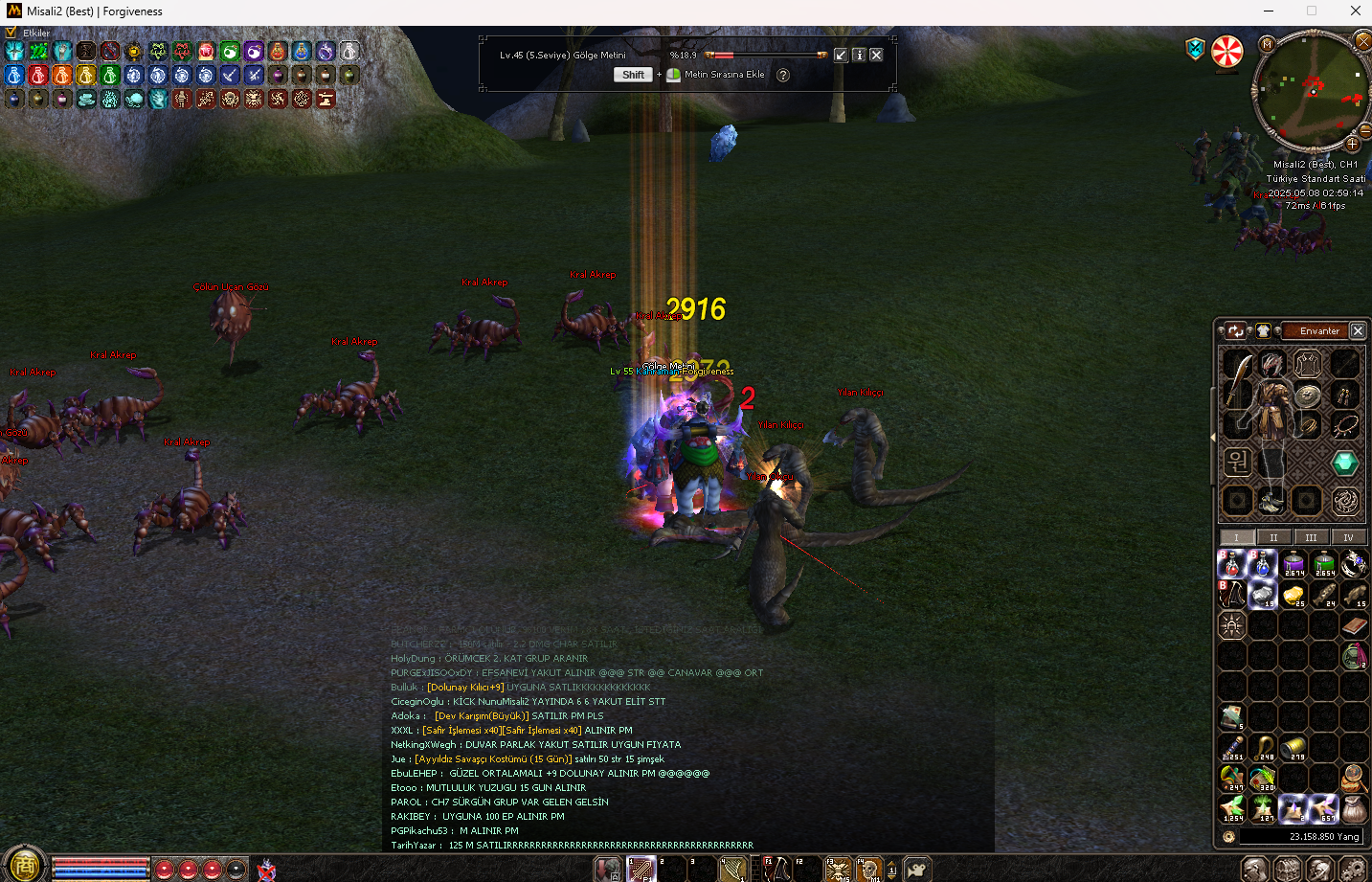Click the blue shield icon near minimap

pos(1195,49)
